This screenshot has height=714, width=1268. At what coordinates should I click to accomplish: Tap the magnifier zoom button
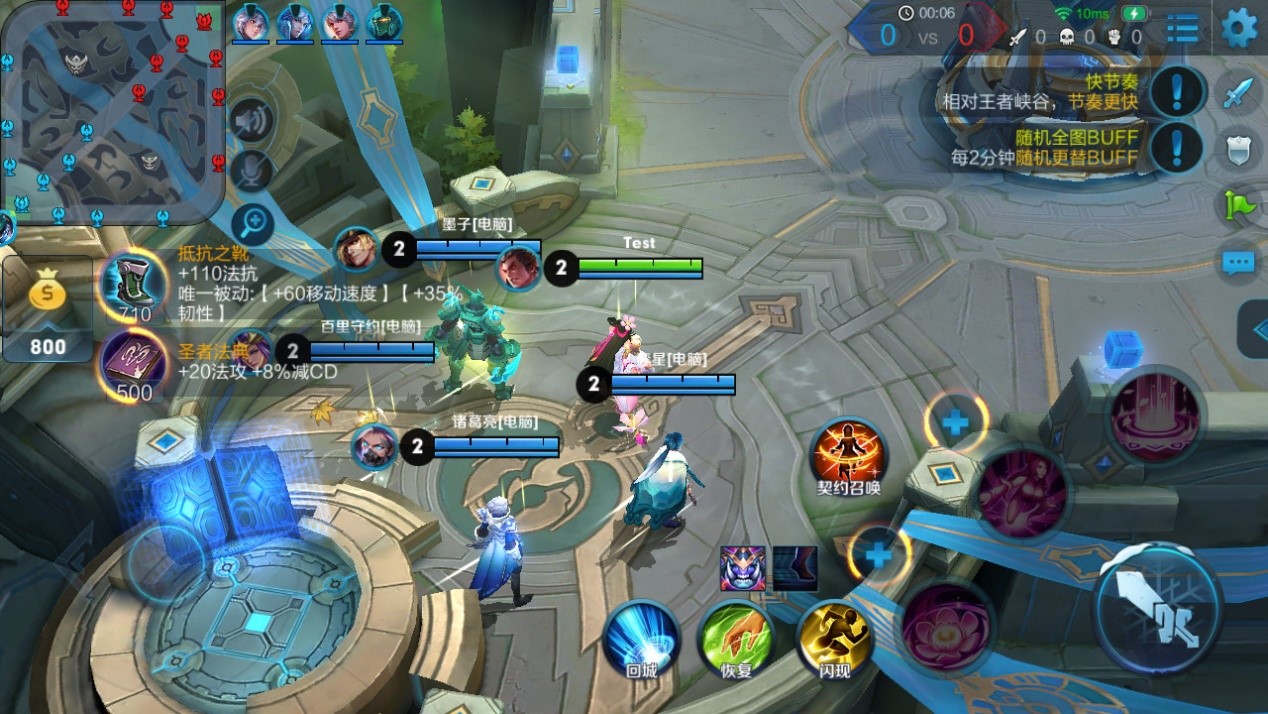tap(253, 224)
